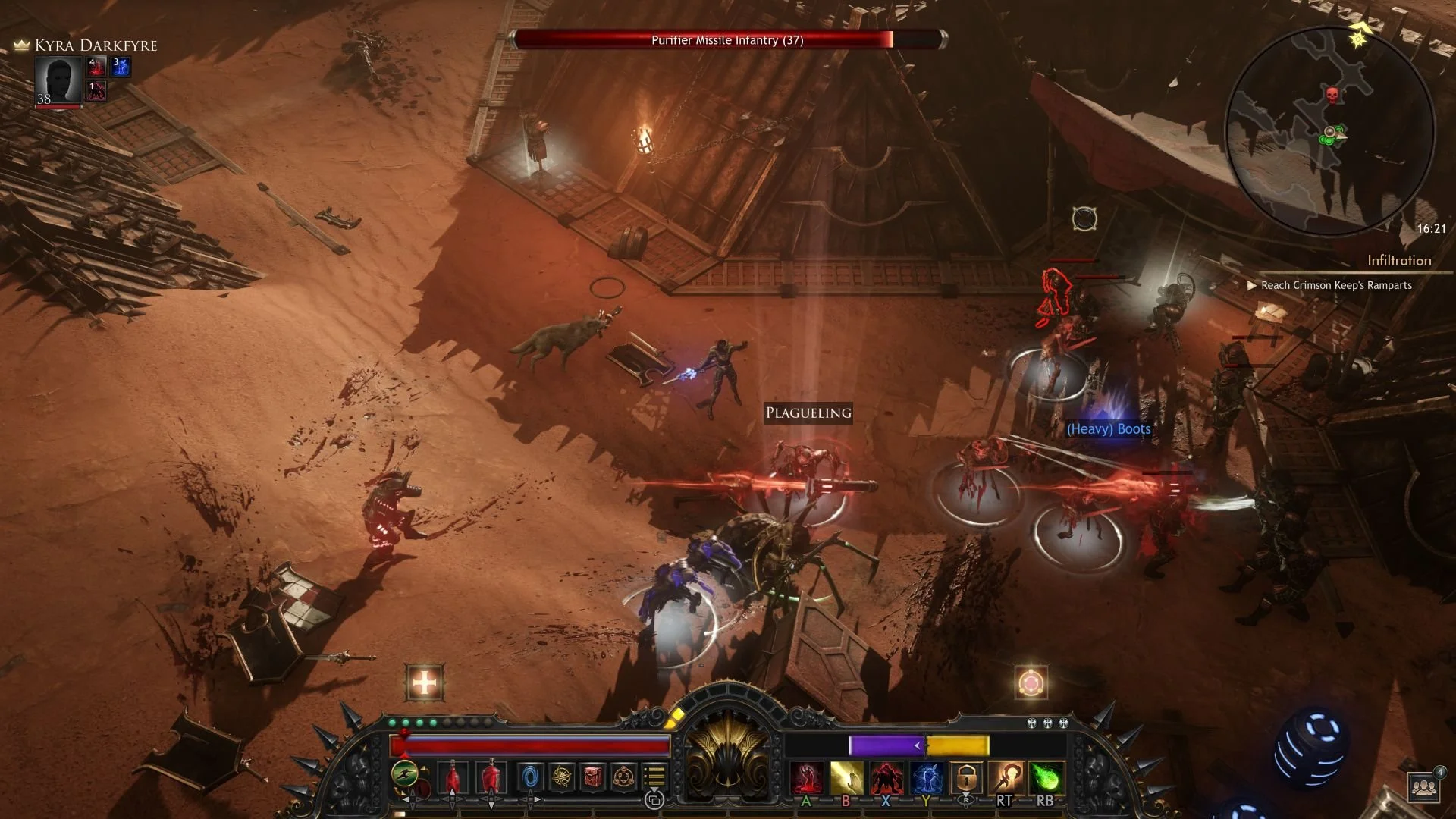Click the arrow beneath the town portal slot
This screenshot has height=819, width=1456.
click(531, 805)
